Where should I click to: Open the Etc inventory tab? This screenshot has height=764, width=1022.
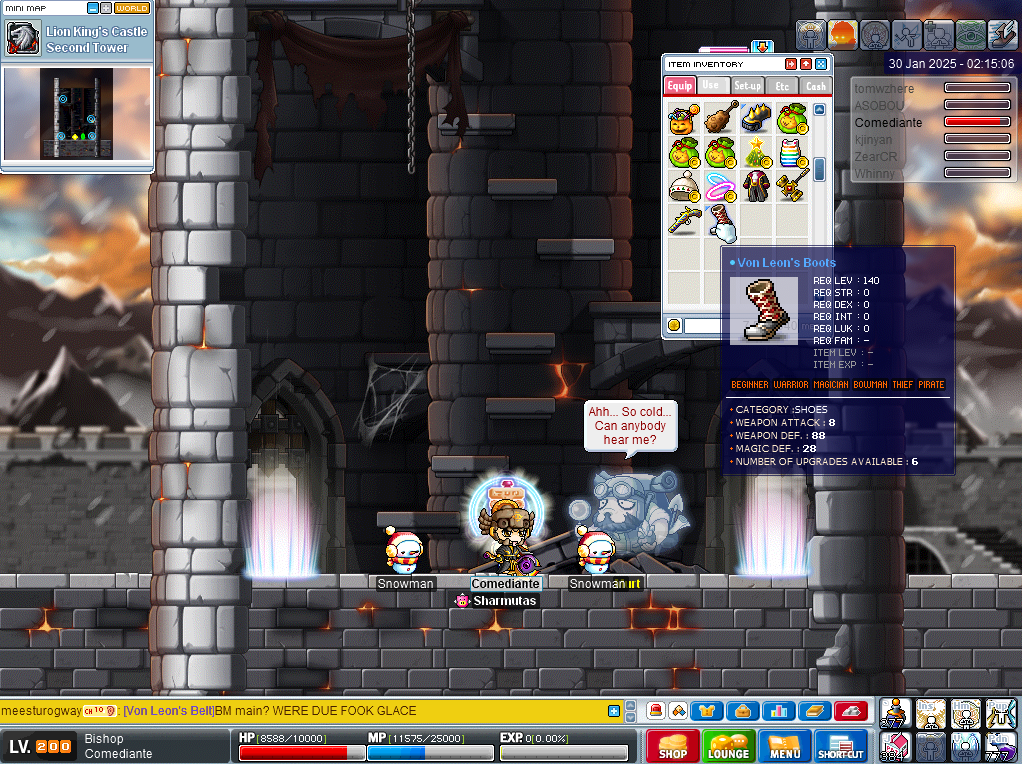pyautogui.click(x=782, y=86)
